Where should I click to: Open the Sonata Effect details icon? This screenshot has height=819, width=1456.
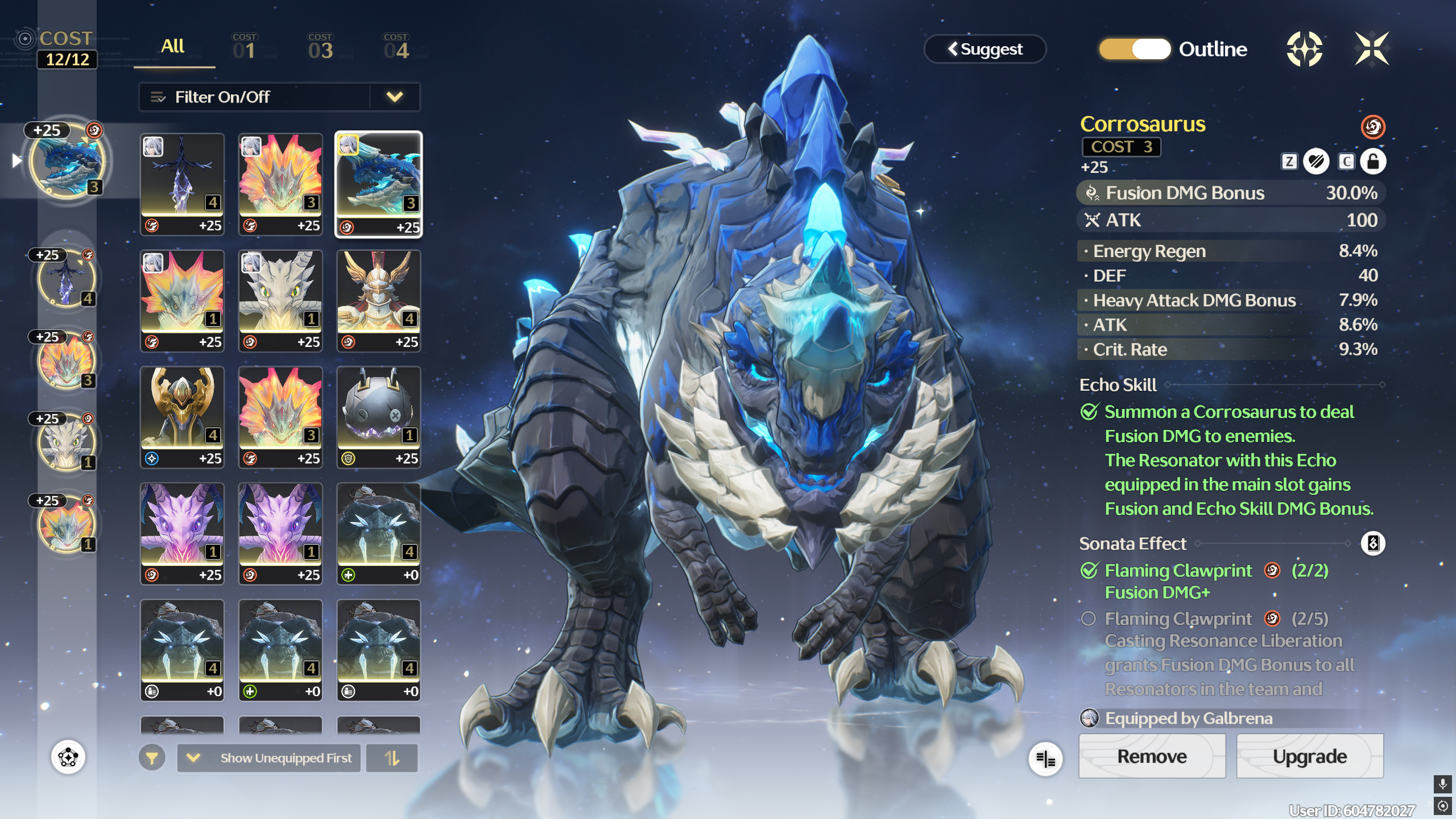tap(1373, 543)
